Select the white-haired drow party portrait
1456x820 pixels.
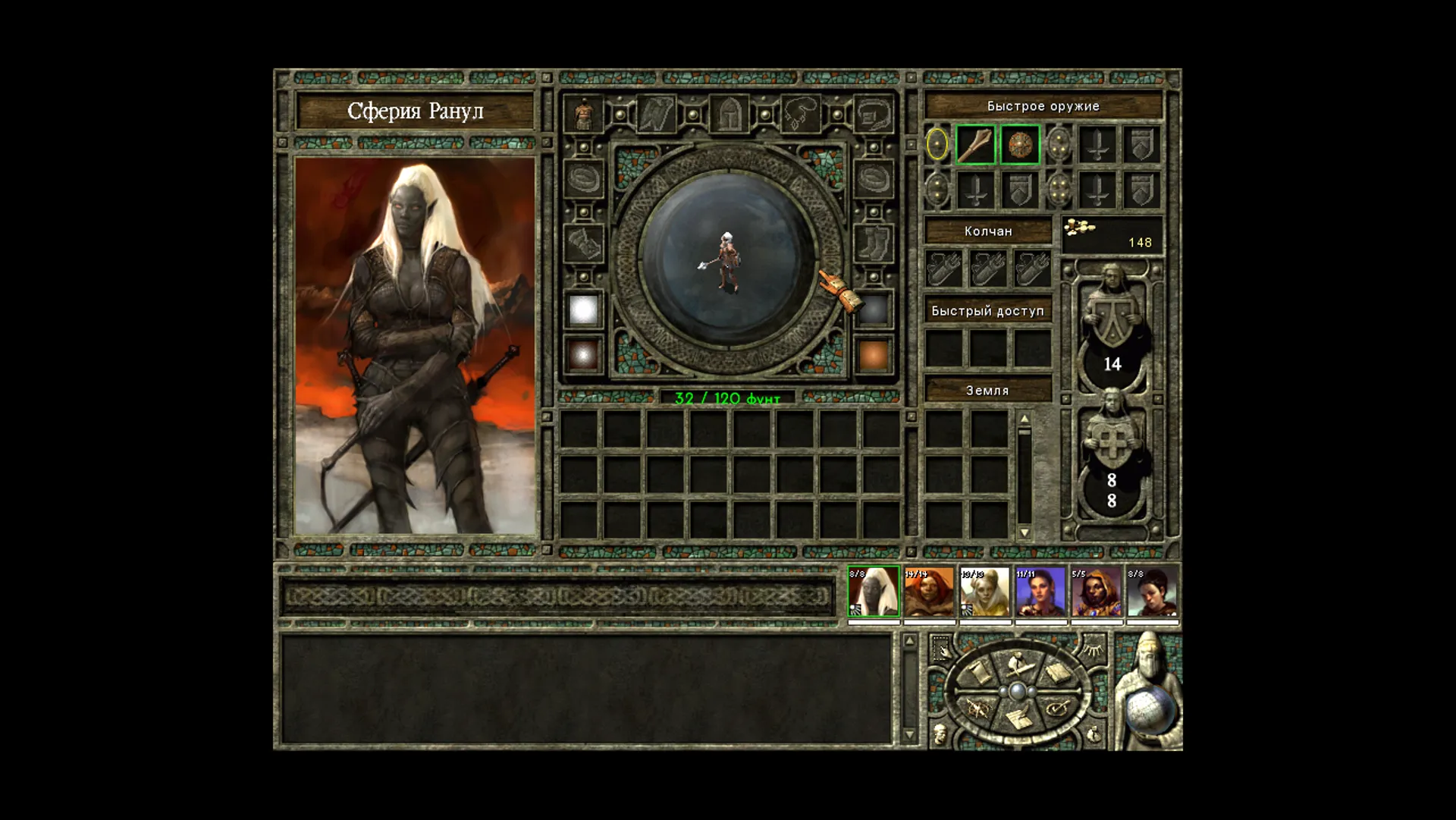coord(873,592)
